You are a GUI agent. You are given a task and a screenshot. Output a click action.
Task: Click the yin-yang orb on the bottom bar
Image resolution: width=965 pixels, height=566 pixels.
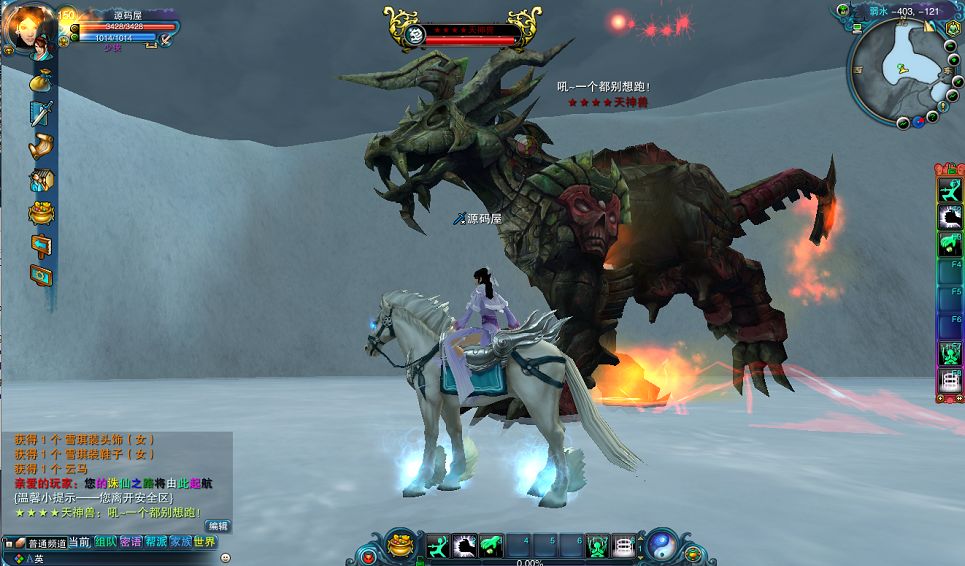(661, 544)
